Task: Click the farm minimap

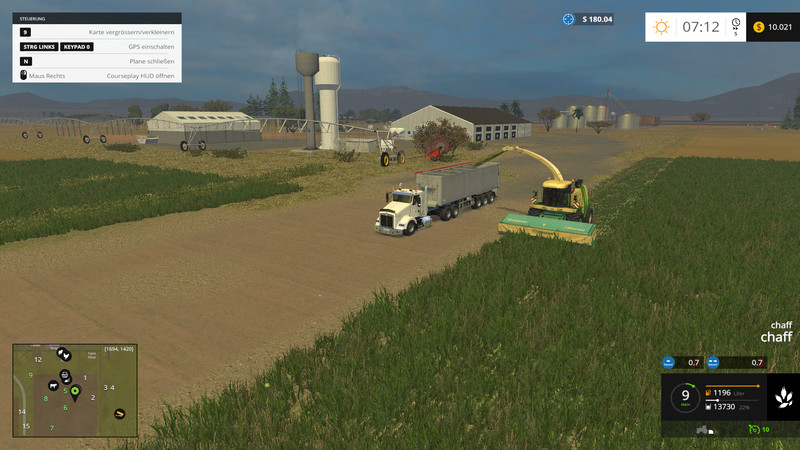Action: tap(75, 390)
